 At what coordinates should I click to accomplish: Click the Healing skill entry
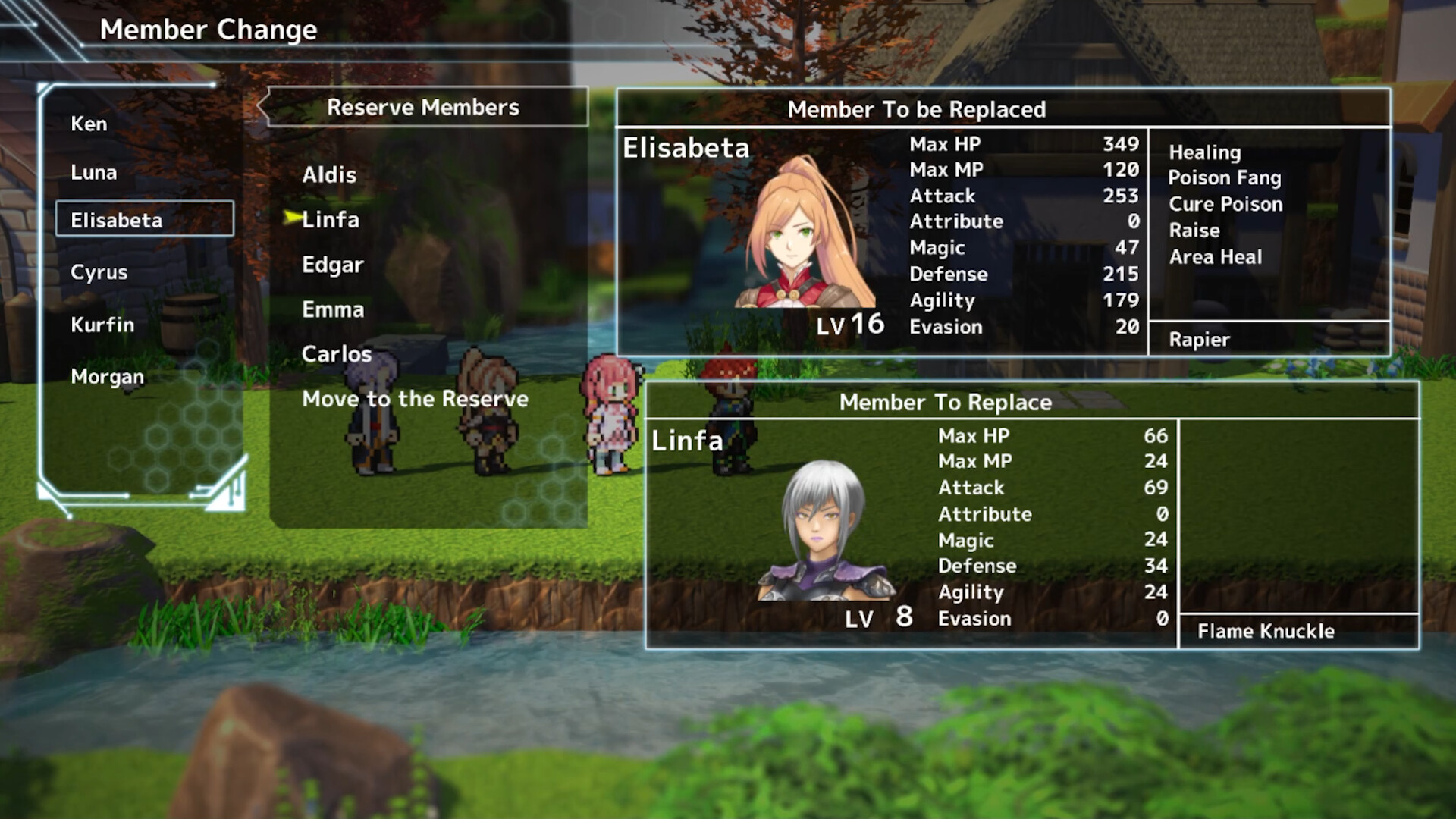click(1204, 152)
